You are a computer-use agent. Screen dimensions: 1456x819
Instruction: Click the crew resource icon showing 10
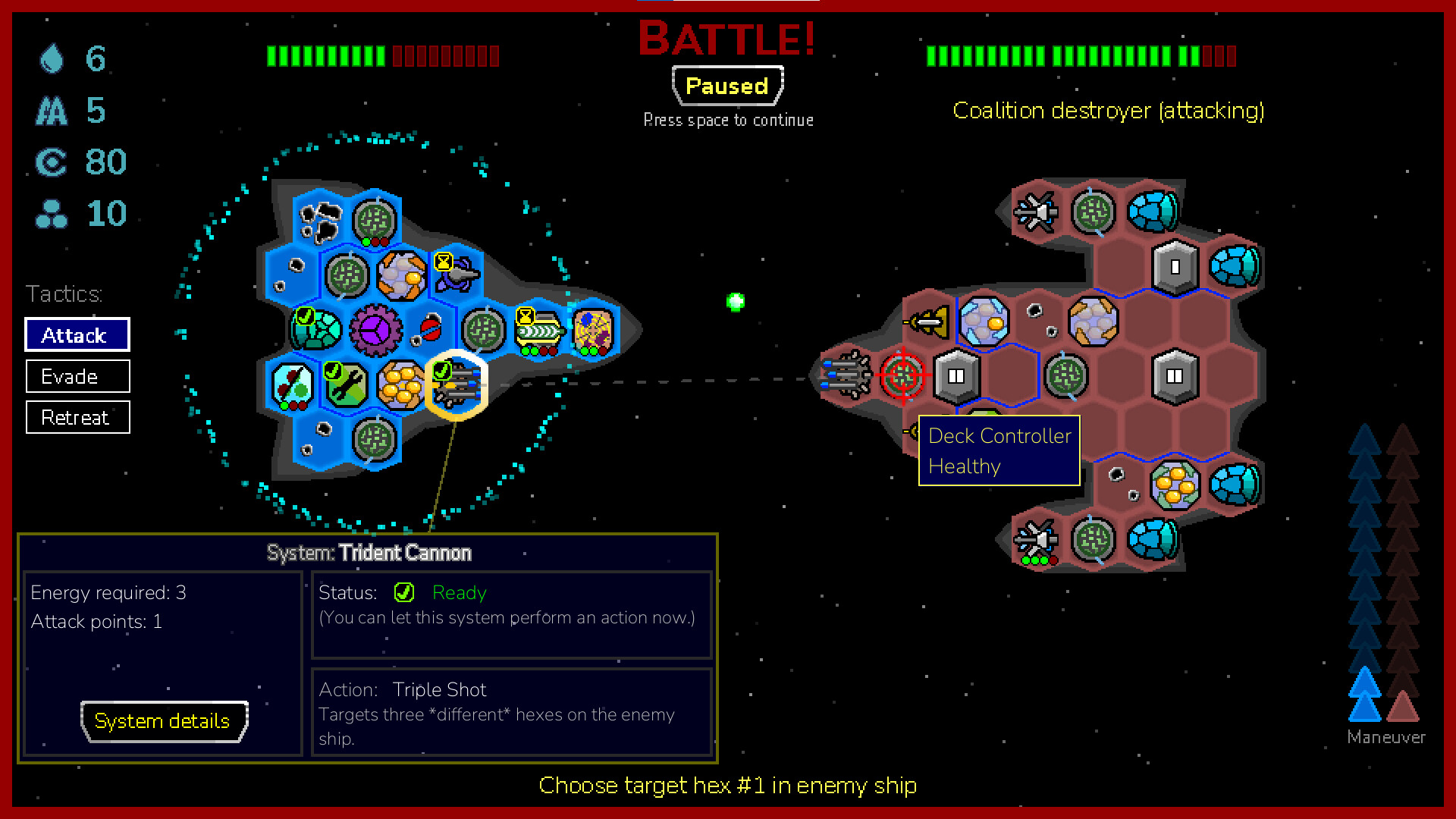51,214
